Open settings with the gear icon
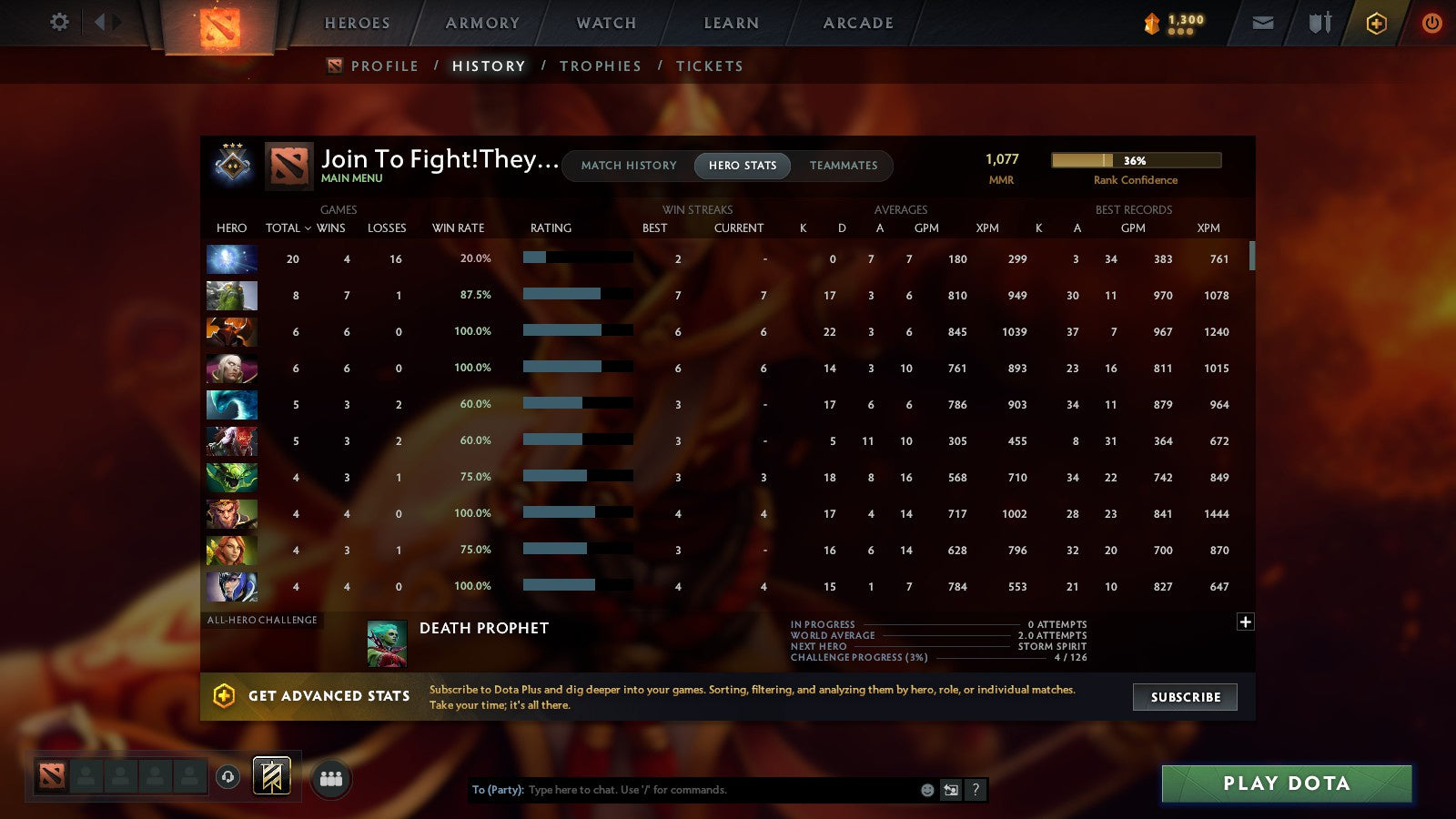1456x819 pixels. point(58,23)
